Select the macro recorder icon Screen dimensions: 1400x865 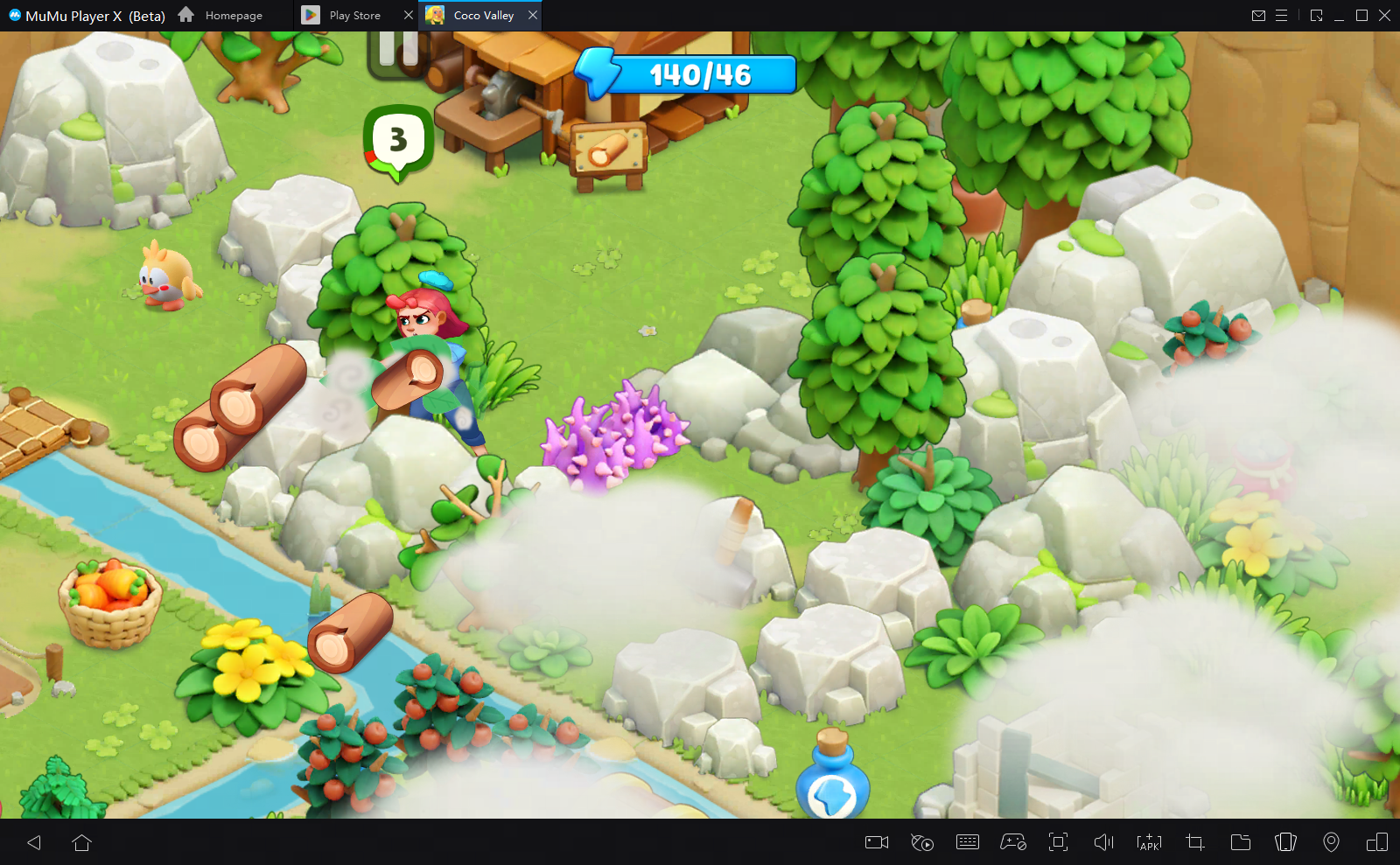coord(923,842)
